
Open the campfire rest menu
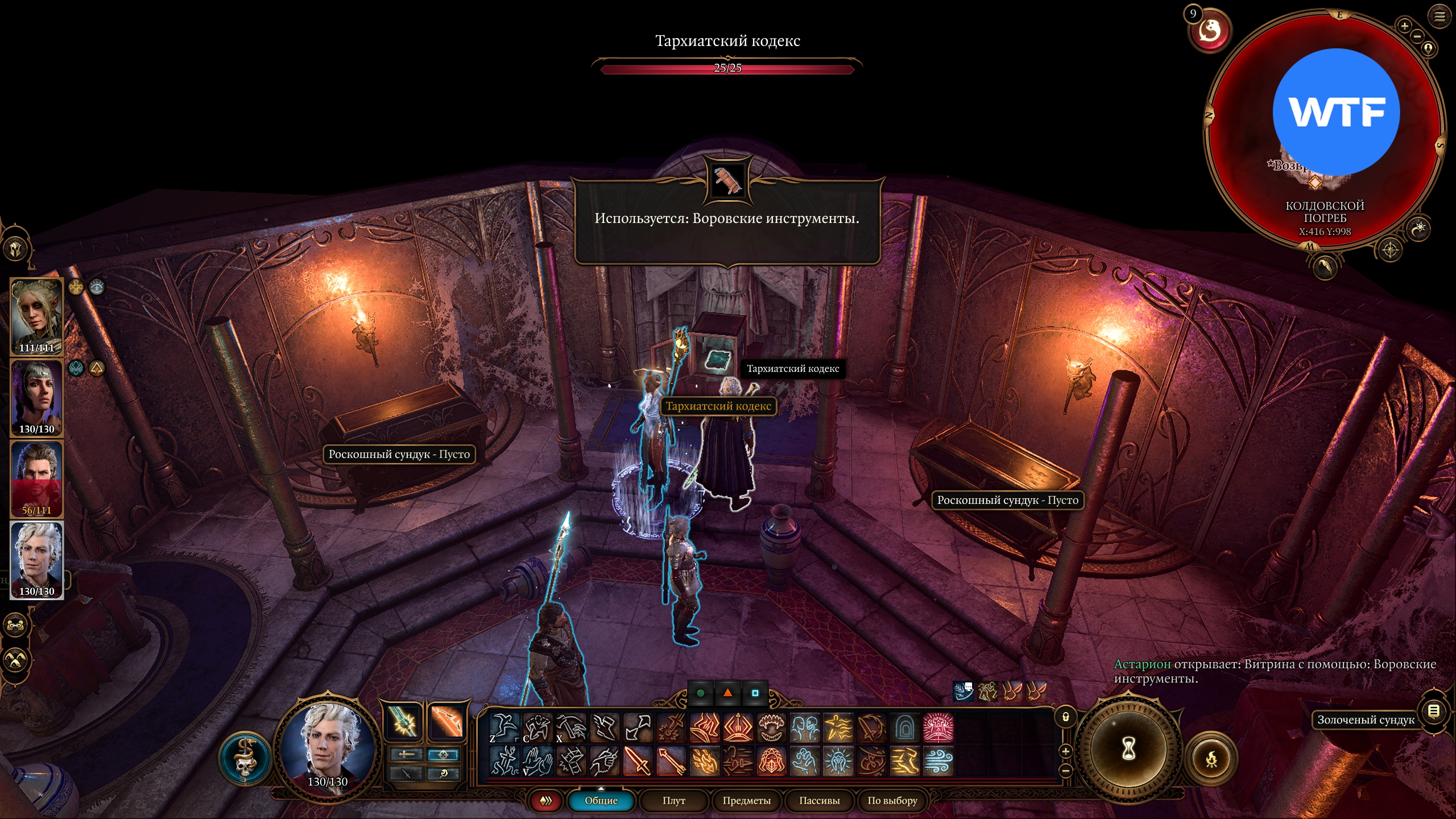pos(1212,758)
